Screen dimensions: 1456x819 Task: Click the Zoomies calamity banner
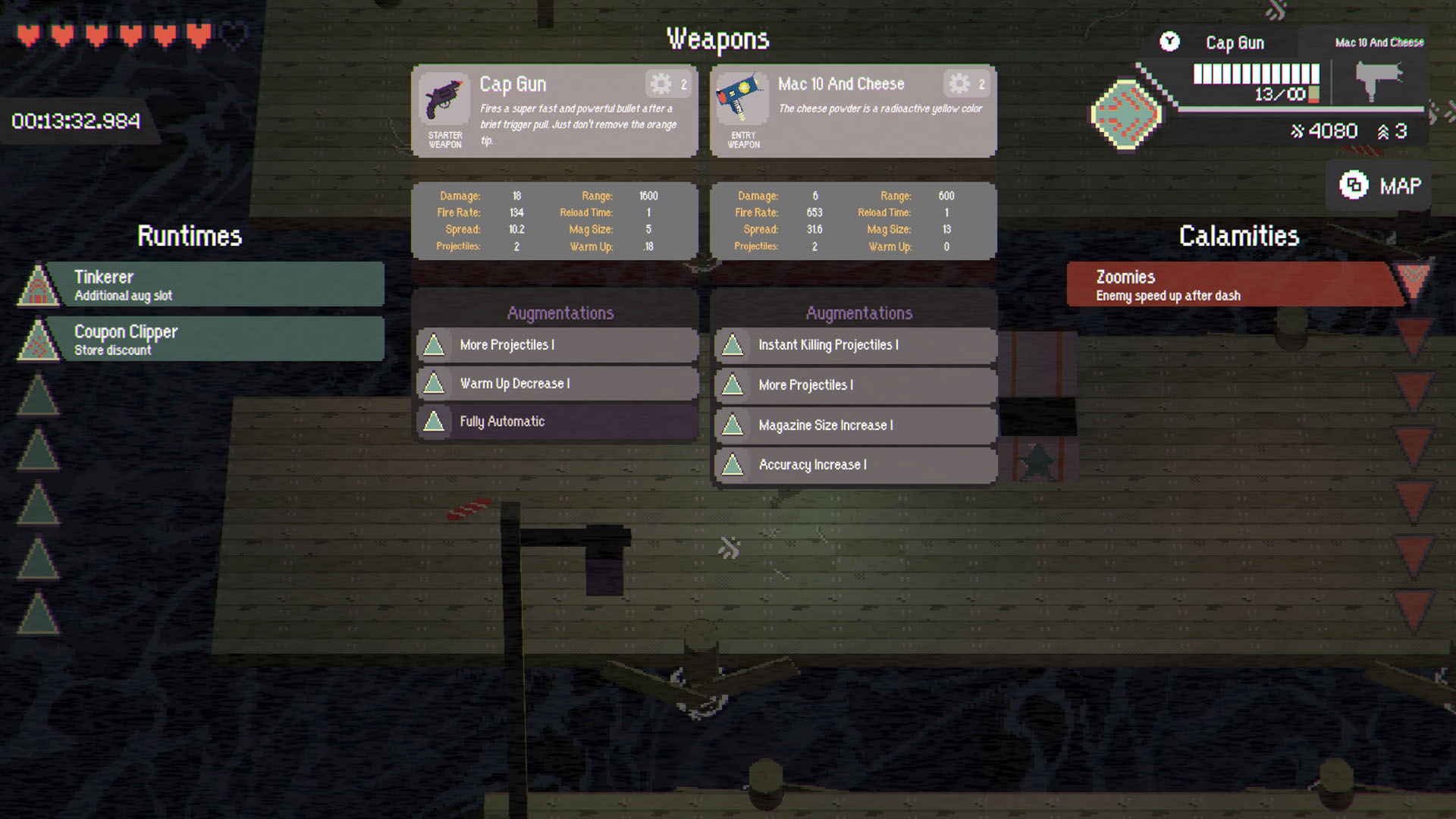pyautogui.click(x=1228, y=284)
